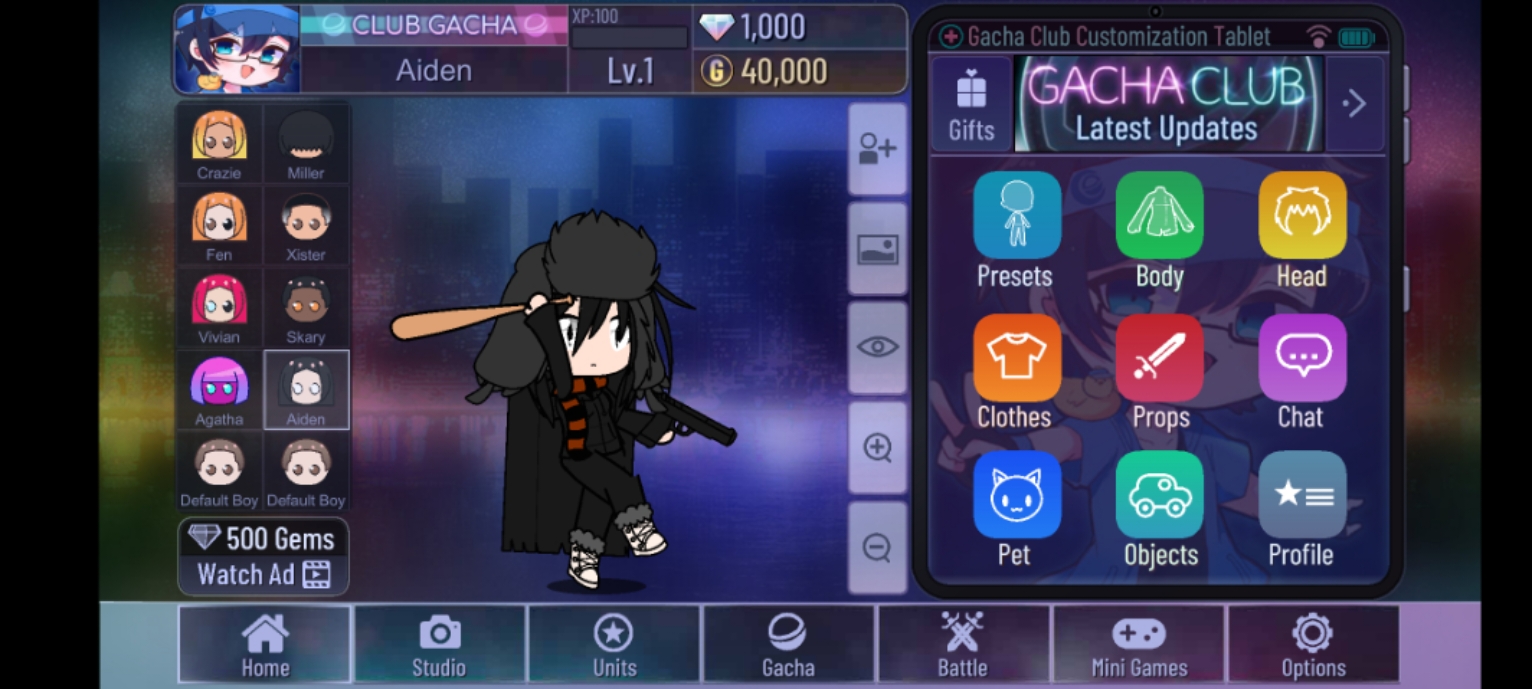Image resolution: width=1532 pixels, height=689 pixels.
Task: Select the Vivian character slot
Action: point(219,307)
